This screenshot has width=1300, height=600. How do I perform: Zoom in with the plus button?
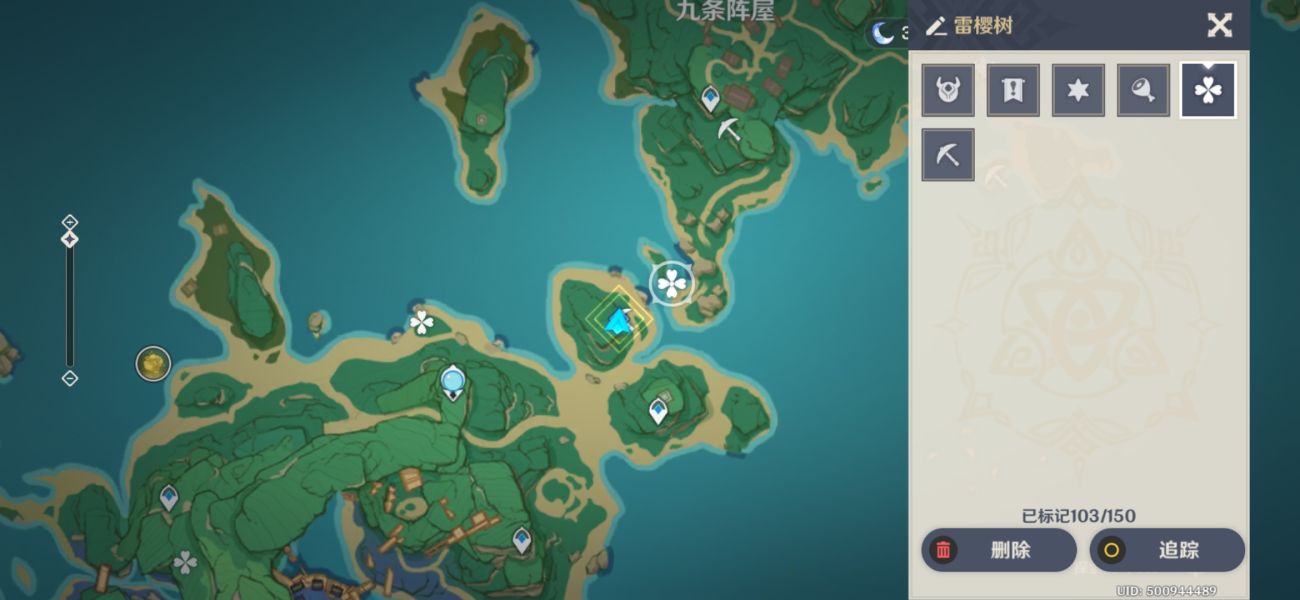click(70, 221)
